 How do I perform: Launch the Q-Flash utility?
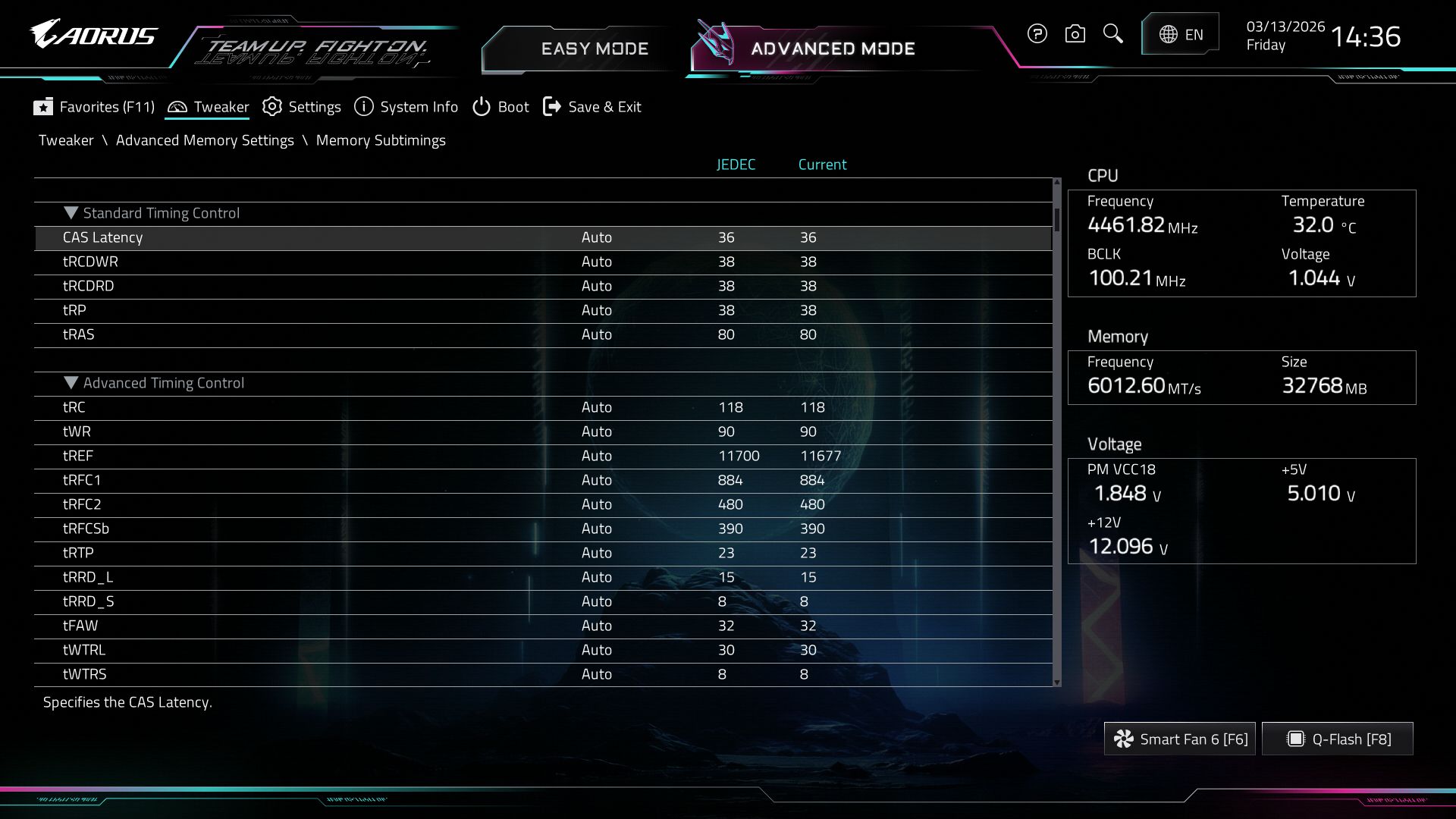click(x=1338, y=739)
